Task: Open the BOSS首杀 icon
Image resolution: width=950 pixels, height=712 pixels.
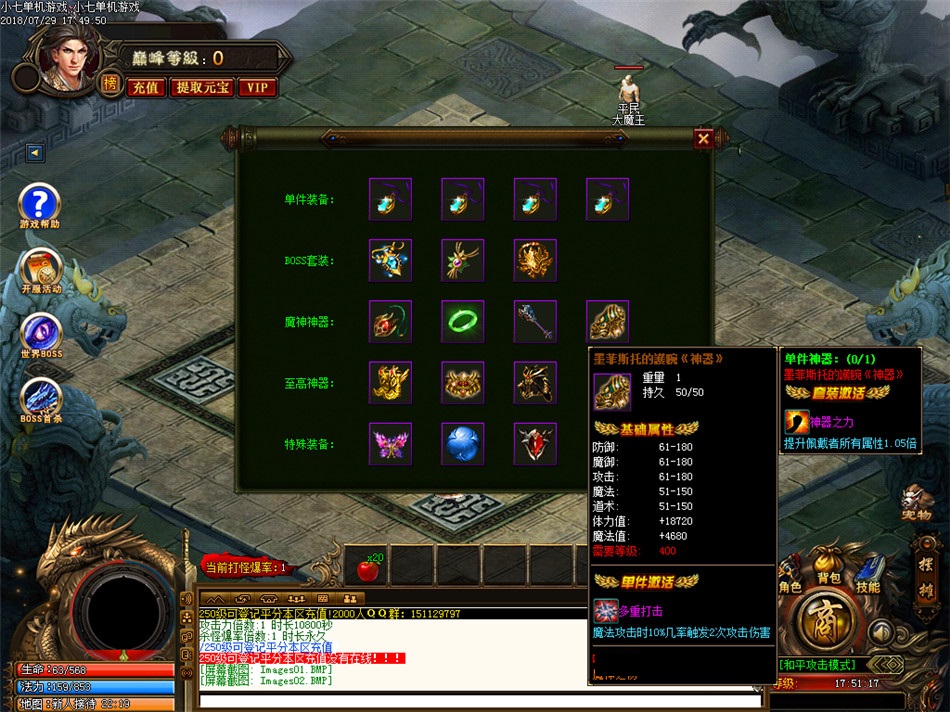Action: (x=40, y=397)
